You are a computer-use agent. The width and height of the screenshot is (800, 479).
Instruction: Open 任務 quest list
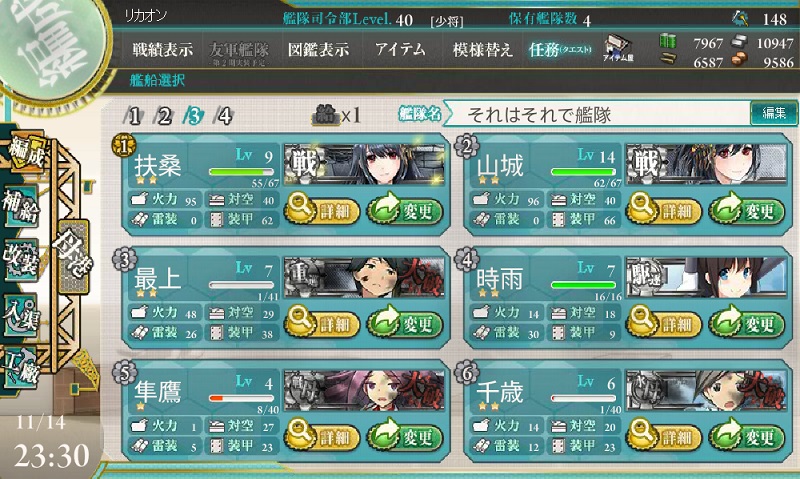560,49
